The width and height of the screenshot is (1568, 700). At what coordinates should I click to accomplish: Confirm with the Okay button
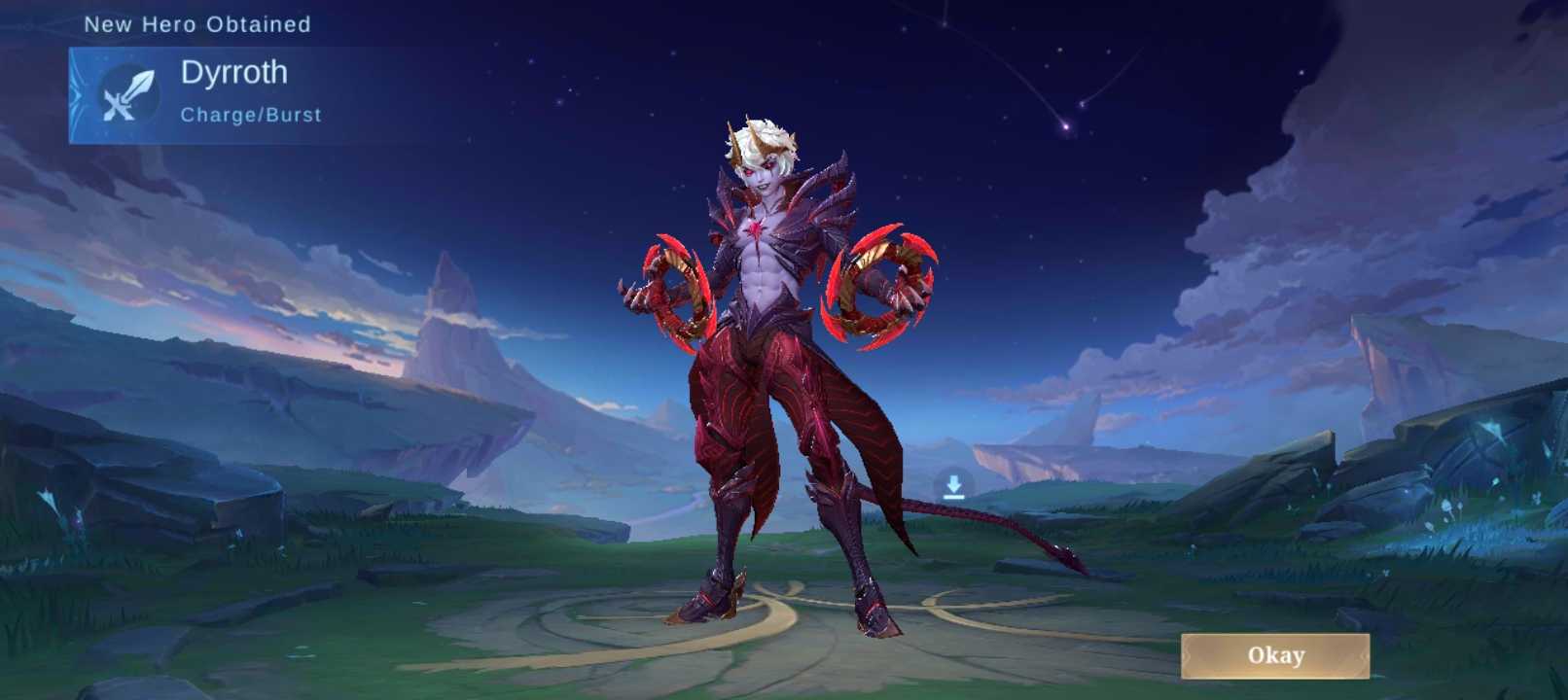[1275, 656]
